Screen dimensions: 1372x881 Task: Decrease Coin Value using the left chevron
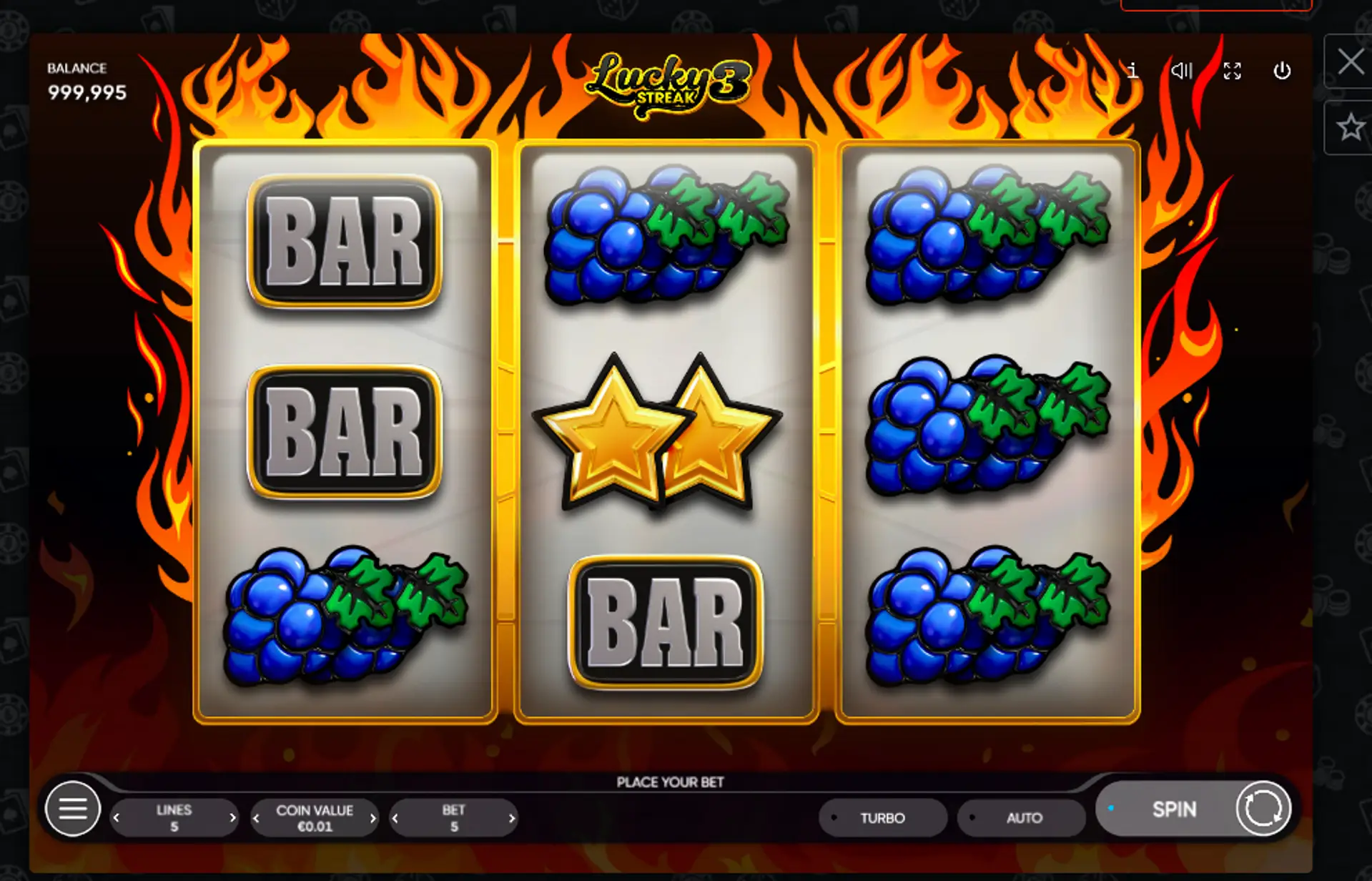[x=256, y=817]
